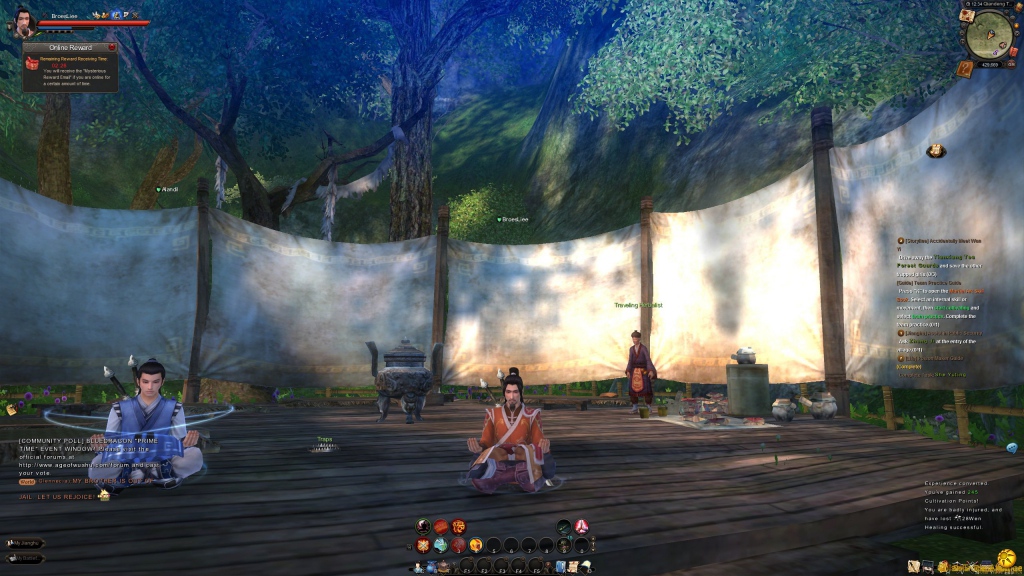This screenshot has height=576, width=1024.
Task: Select the skill in hotbar slot 9
Action: (x=564, y=545)
